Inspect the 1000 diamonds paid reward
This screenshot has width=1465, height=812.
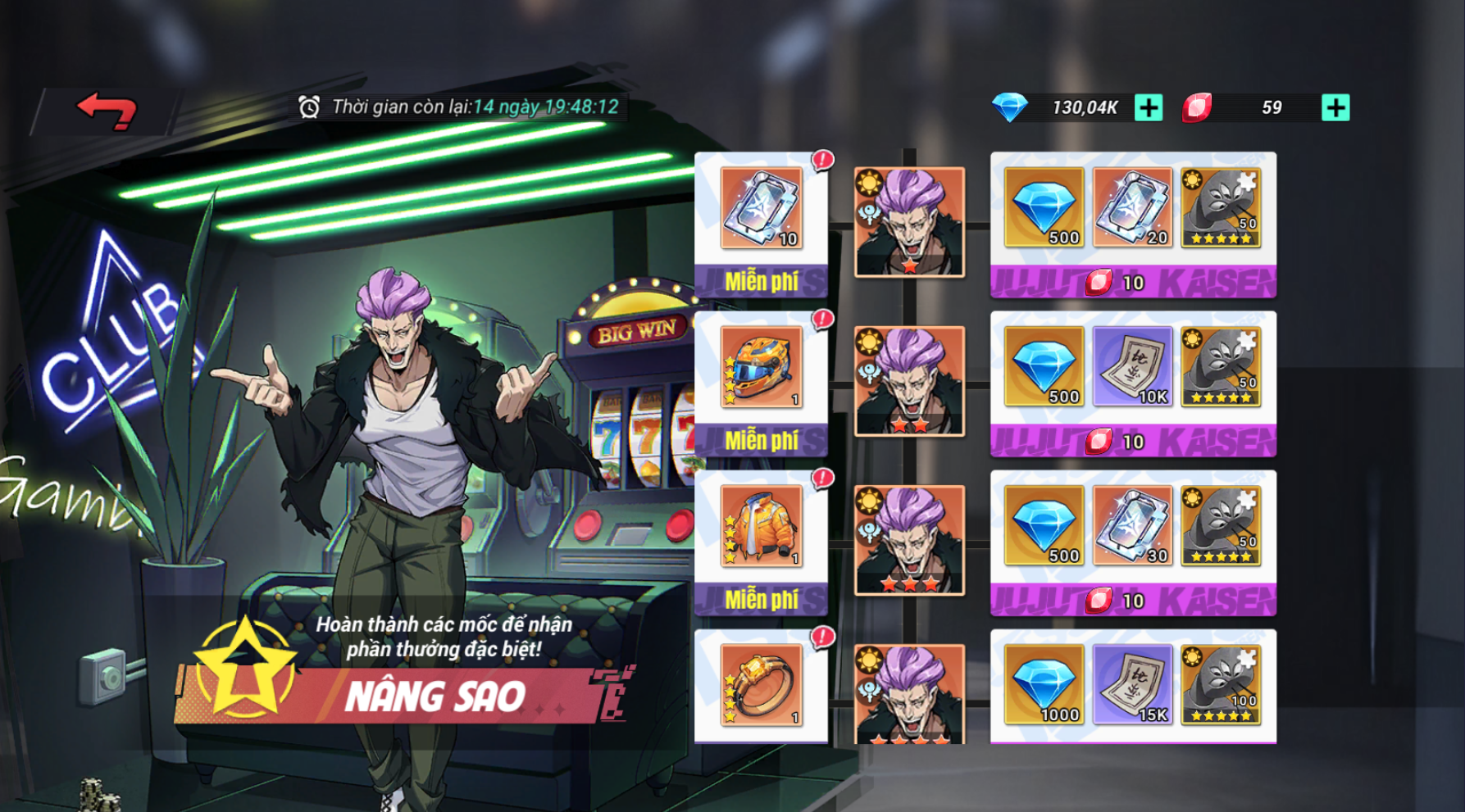1044,685
